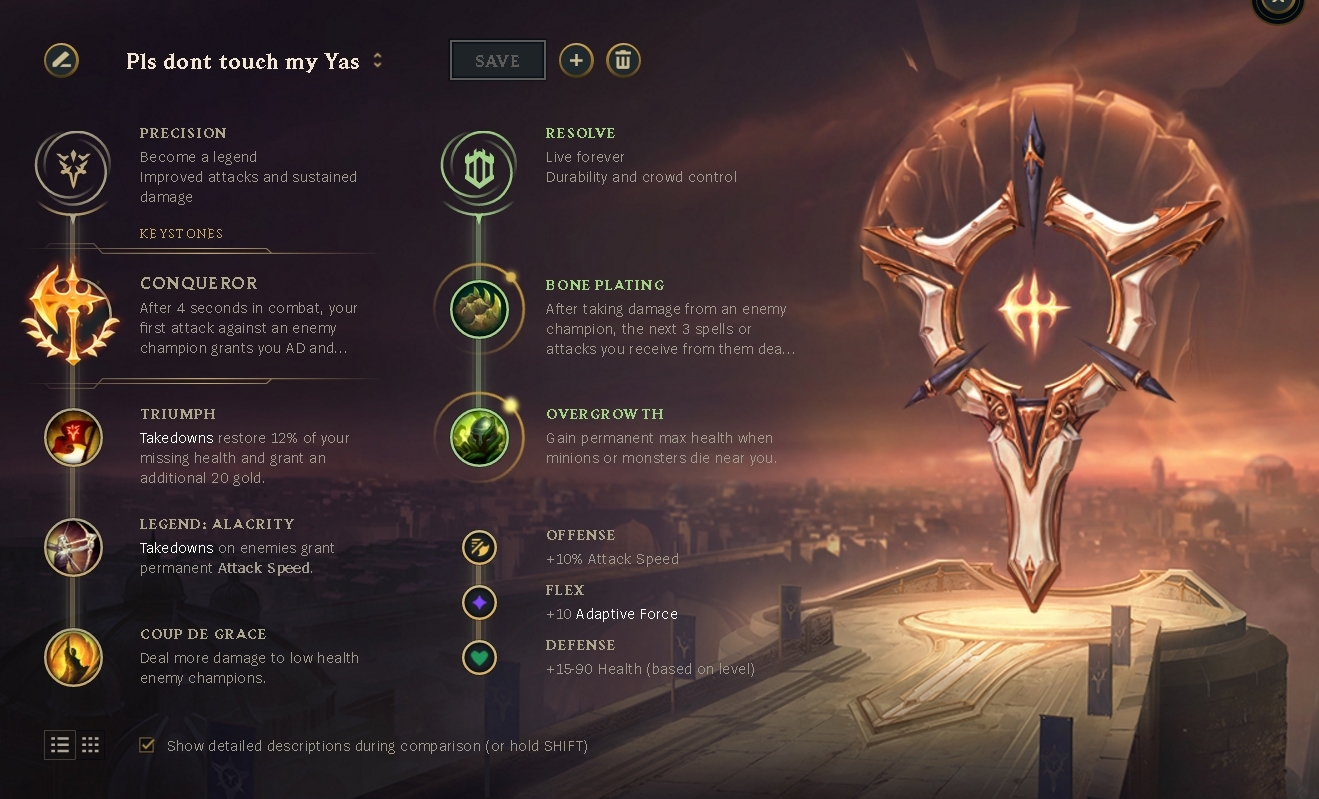This screenshot has height=799, width=1319.
Task: Collapse the rune editor panel top right
Action: (1276, 4)
